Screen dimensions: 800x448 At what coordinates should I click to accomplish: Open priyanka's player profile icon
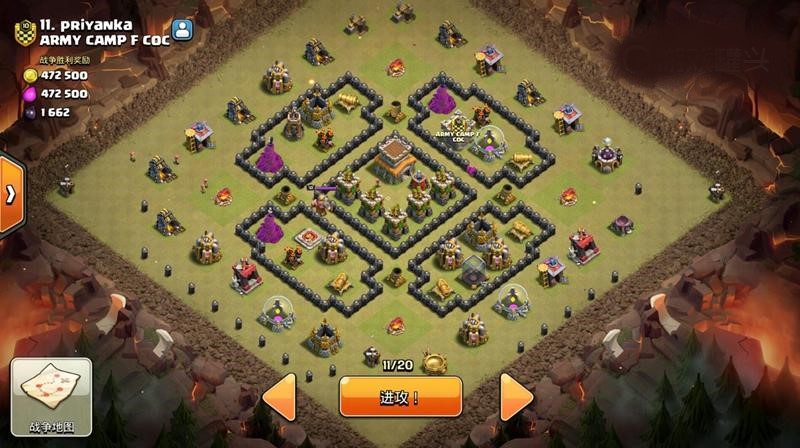pos(181,30)
